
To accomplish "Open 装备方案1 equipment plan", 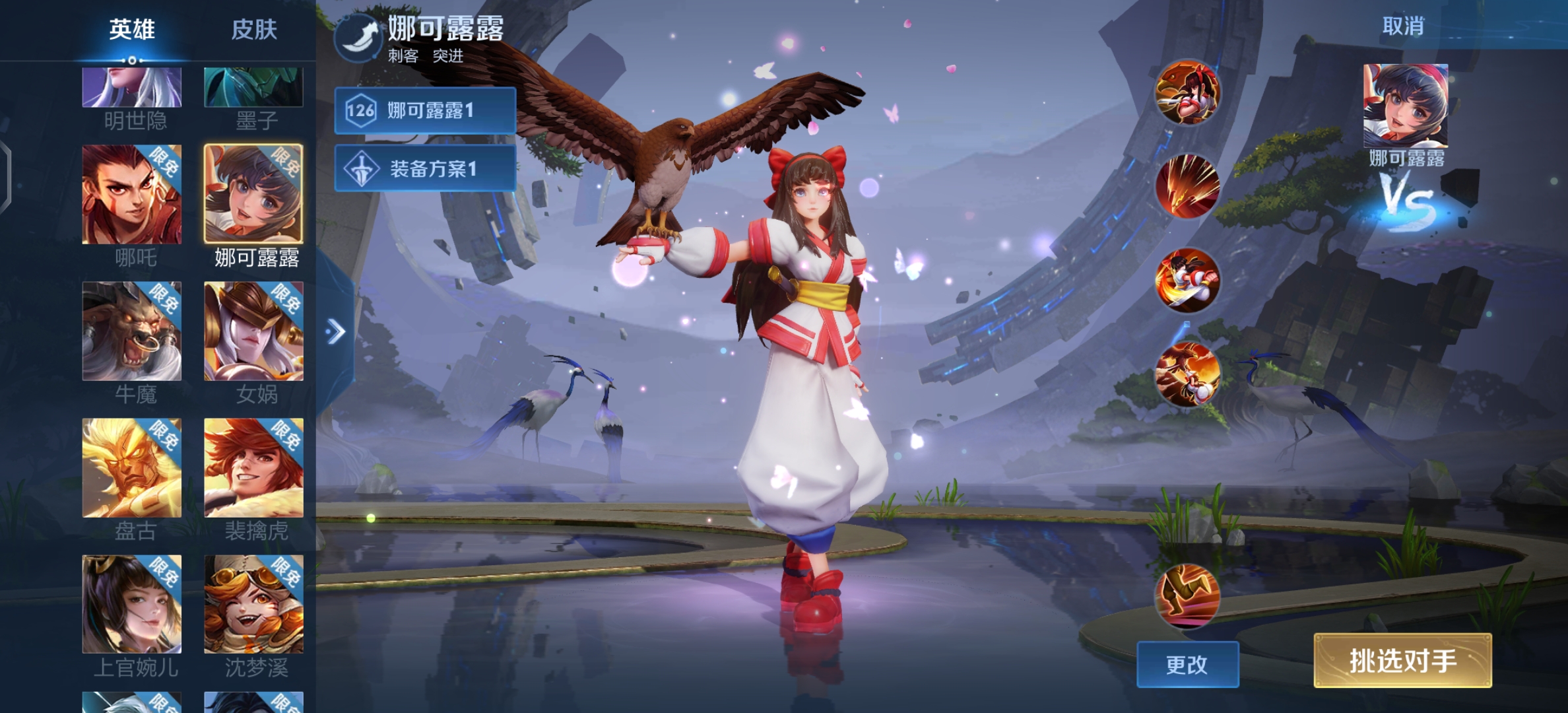I will [x=425, y=169].
